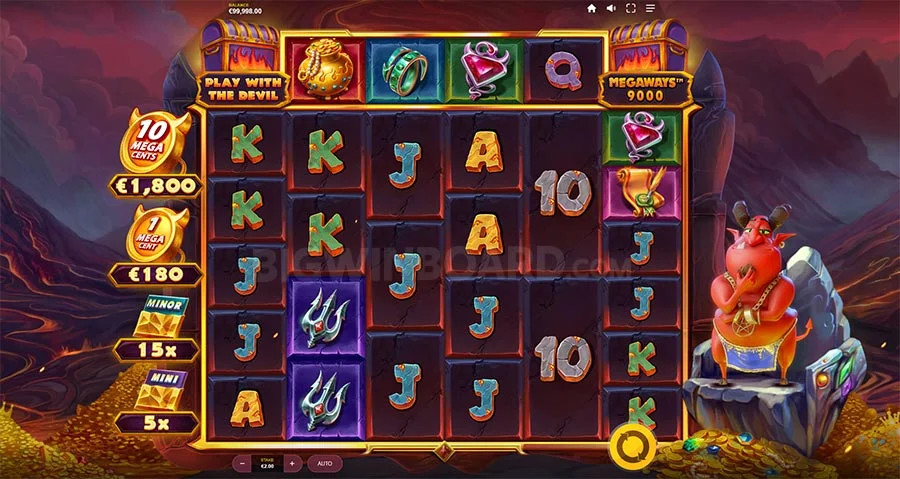Select the 1 Mega Cent jackpot badge
The image size is (900, 479).
pyautogui.click(x=157, y=234)
